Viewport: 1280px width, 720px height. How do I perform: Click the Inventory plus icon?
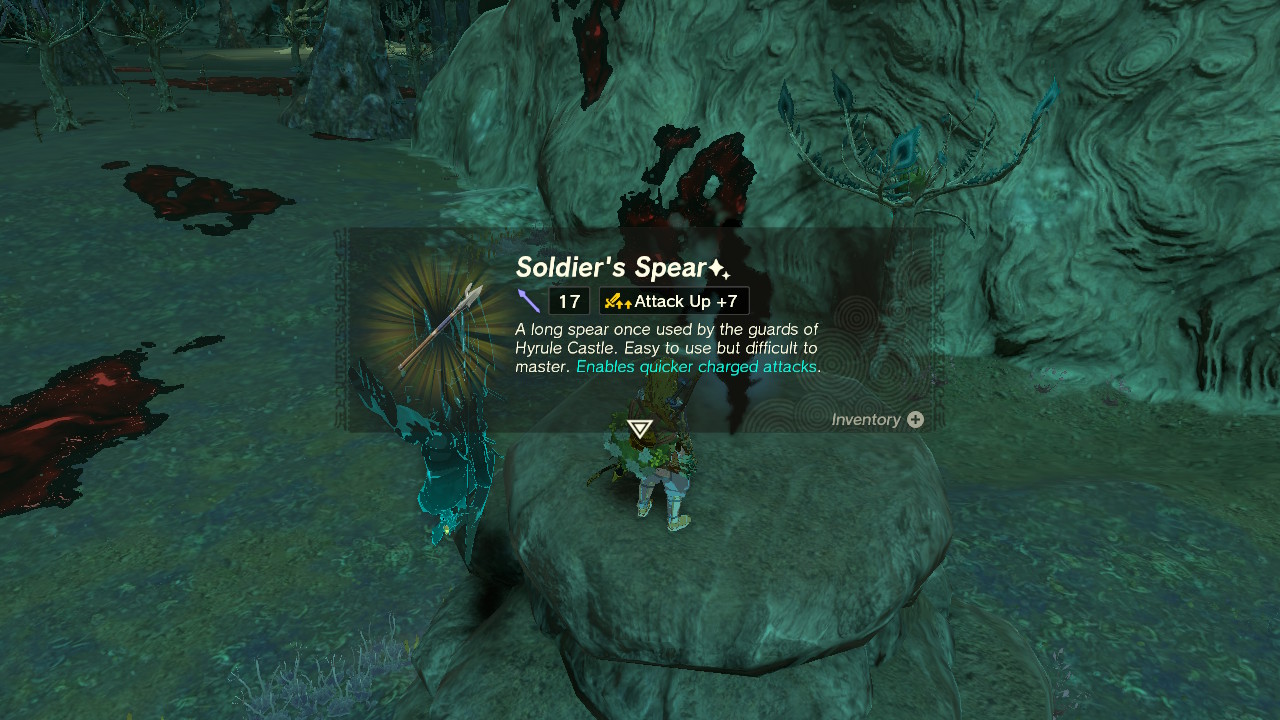tap(917, 420)
